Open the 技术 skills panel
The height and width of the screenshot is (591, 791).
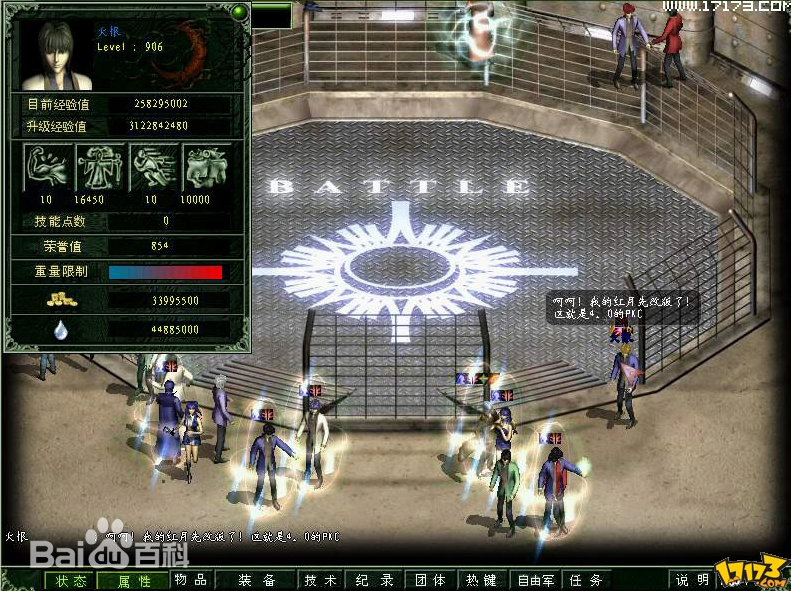click(x=321, y=580)
